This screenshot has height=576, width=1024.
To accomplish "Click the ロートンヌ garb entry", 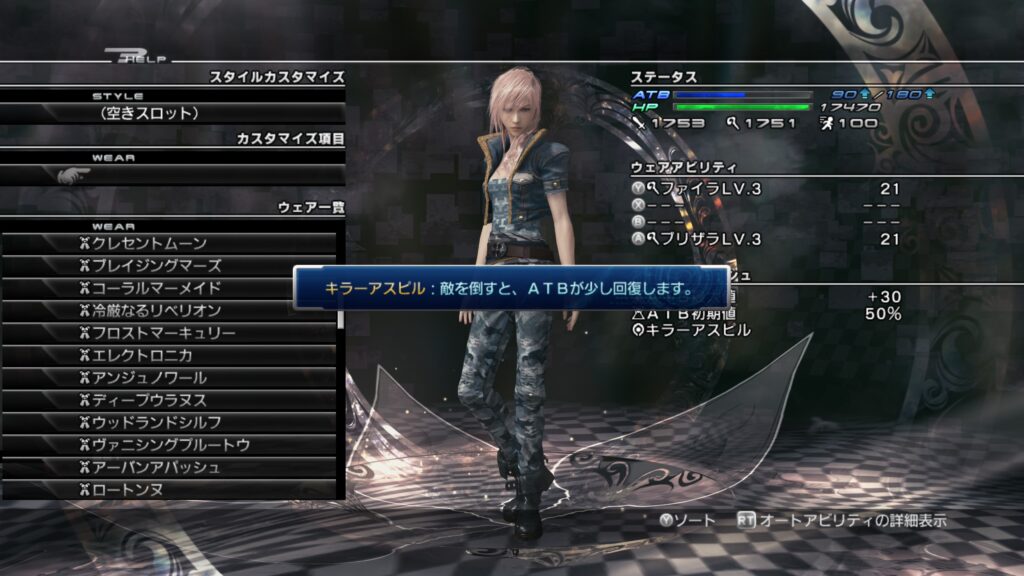I will (170, 489).
